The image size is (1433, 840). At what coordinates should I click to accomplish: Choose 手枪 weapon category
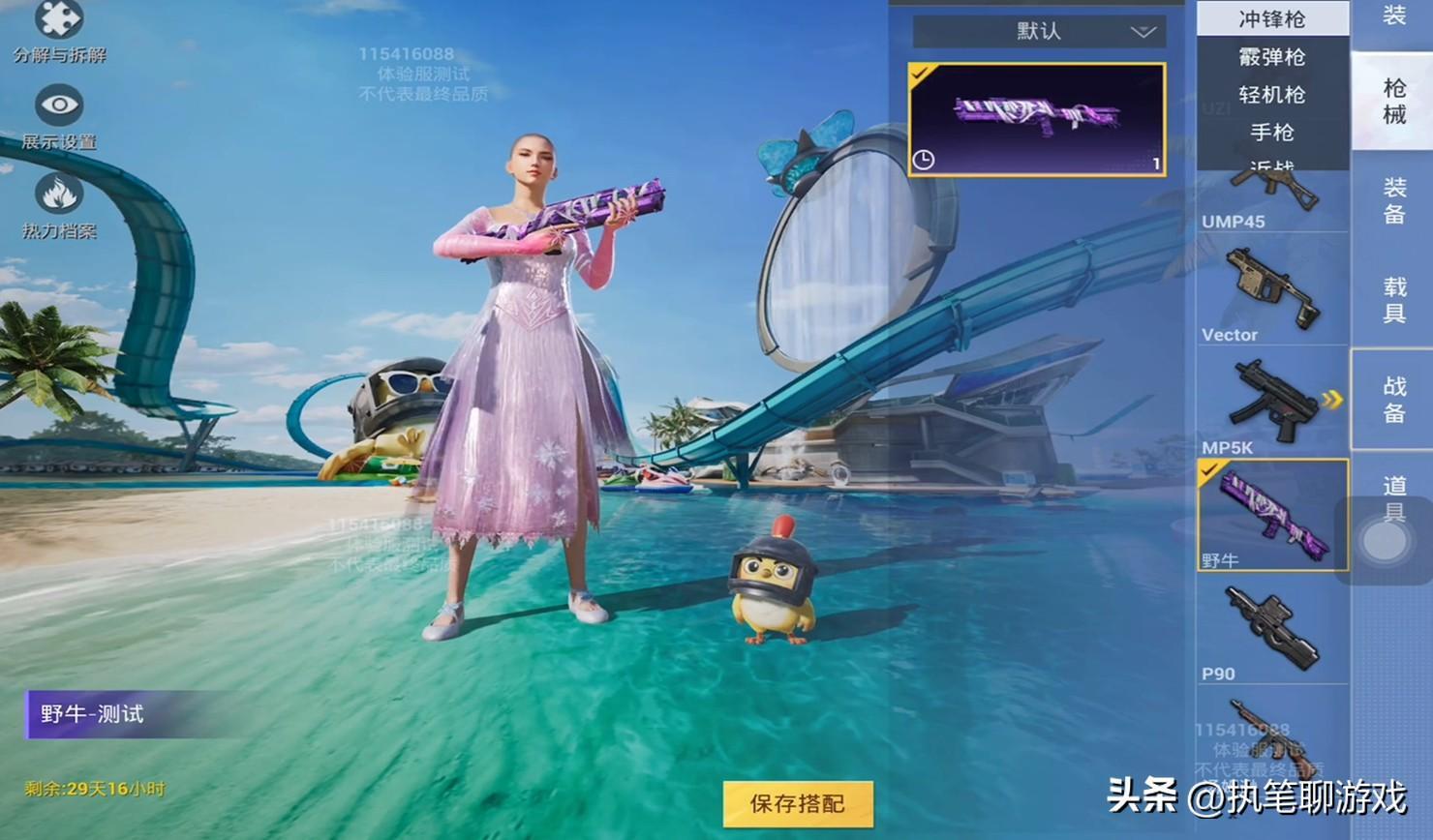[1271, 133]
